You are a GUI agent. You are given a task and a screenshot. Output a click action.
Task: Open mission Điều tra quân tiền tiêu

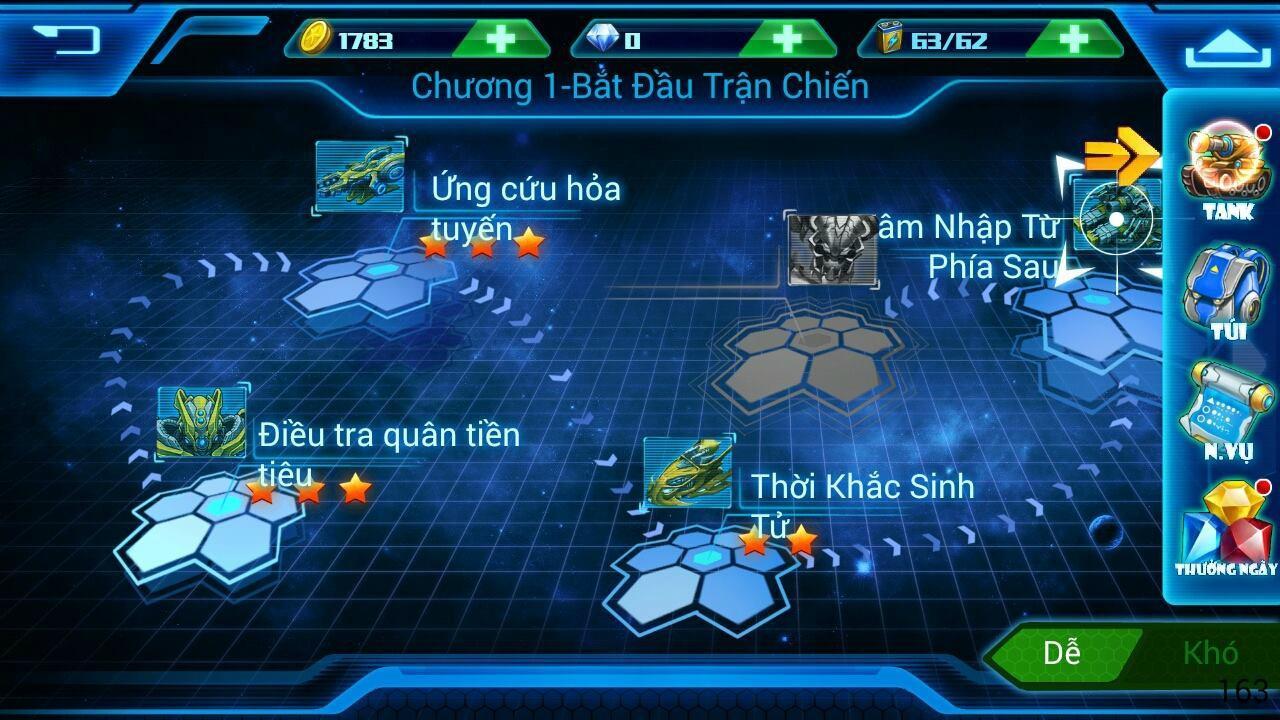coord(203,420)
